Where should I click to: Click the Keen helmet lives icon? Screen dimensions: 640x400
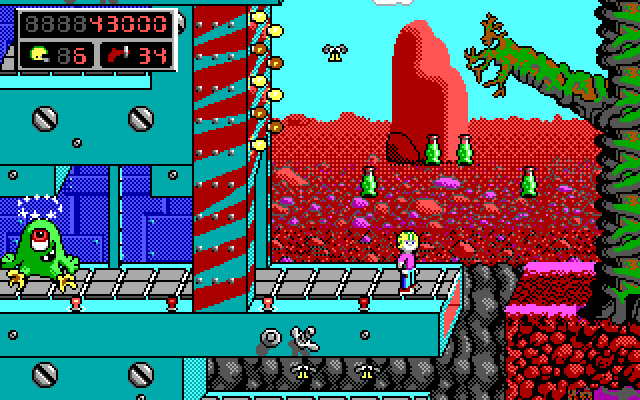(x=41, y=54)
